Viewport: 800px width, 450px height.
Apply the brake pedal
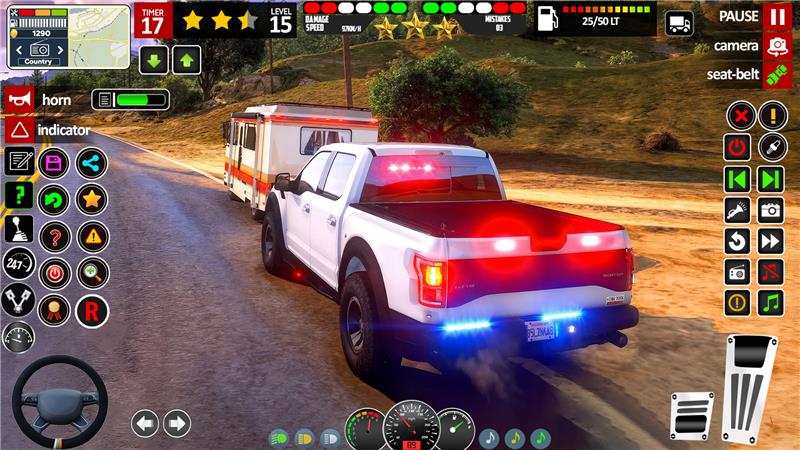coord(691,415)
